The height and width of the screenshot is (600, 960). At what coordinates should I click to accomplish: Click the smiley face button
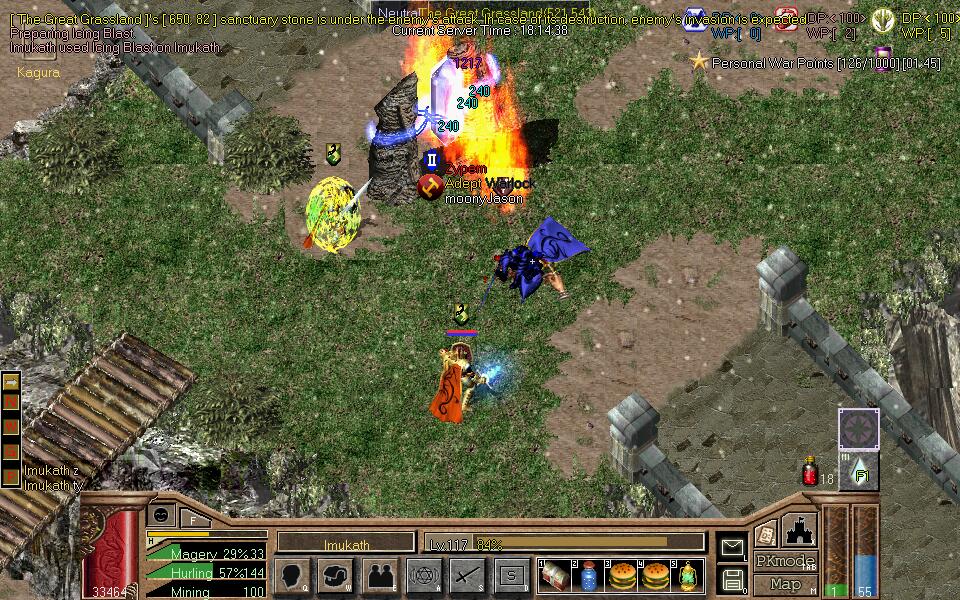(x=160, y=514)
